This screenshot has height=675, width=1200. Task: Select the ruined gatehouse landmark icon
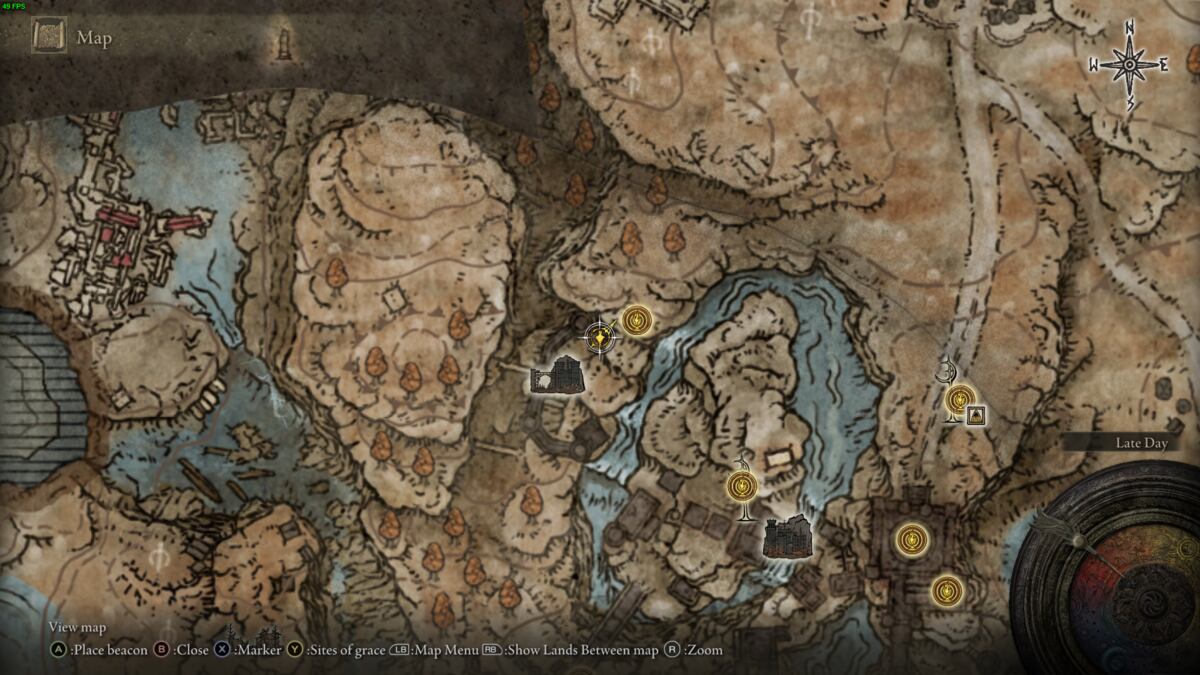pyautogui.click(x=558, y=375)
